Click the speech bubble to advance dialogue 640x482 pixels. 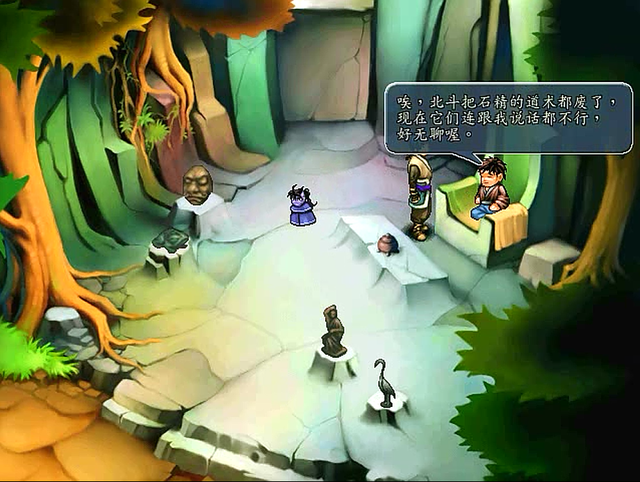click(x=508, y=117)
